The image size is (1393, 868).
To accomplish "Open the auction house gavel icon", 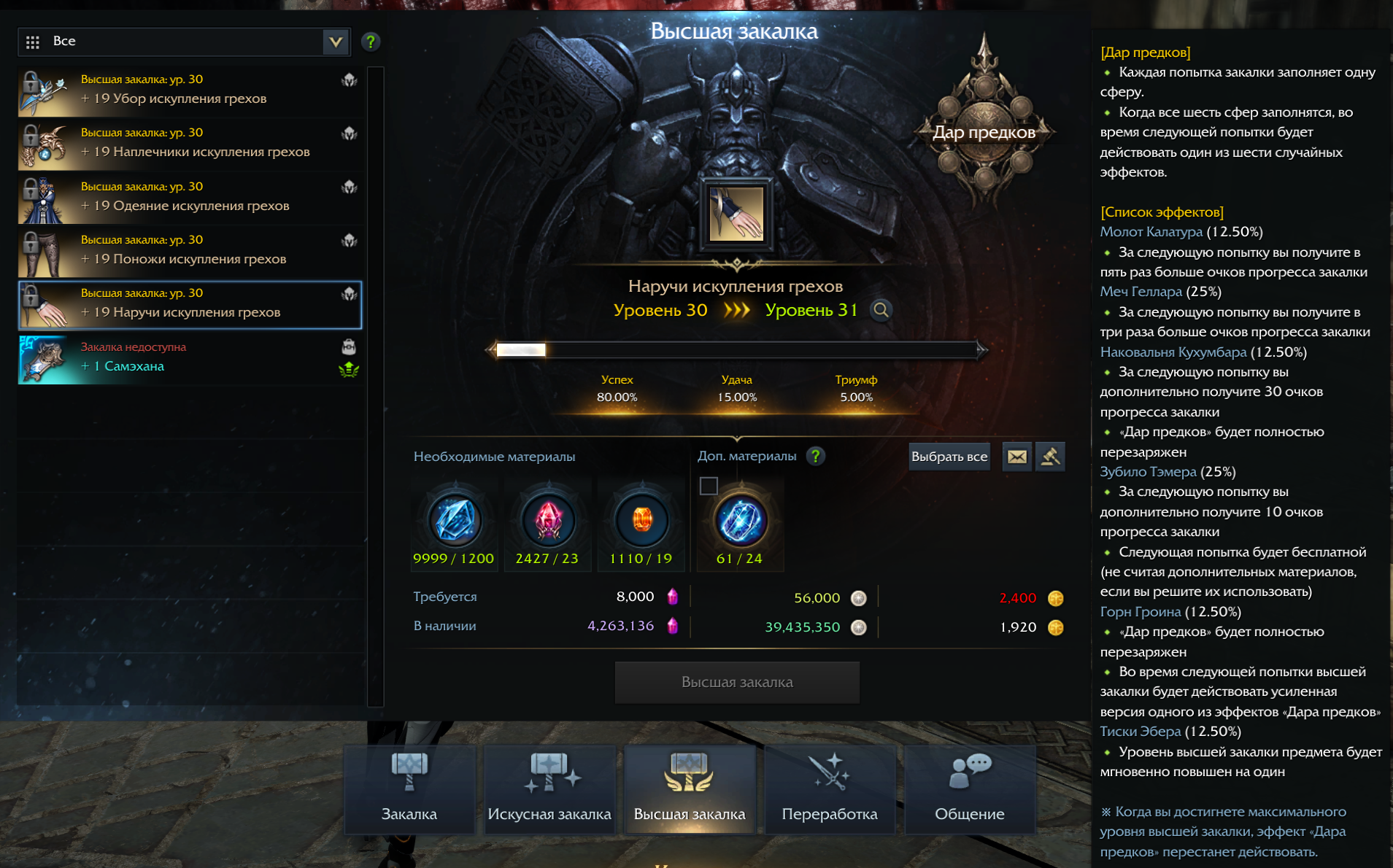I will coord(1050,457).
